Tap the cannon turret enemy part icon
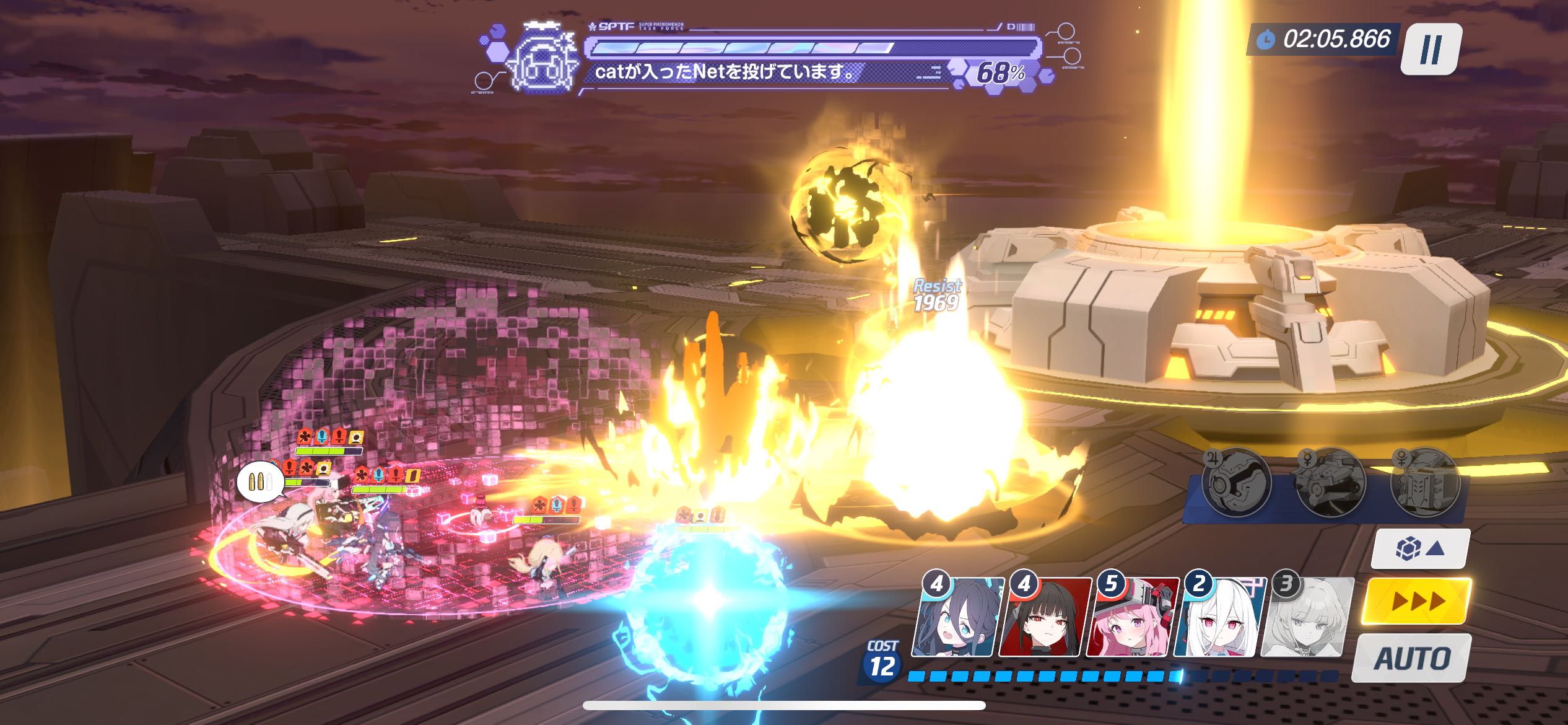Viewport: 1568px width, 725px height. 1331,483
